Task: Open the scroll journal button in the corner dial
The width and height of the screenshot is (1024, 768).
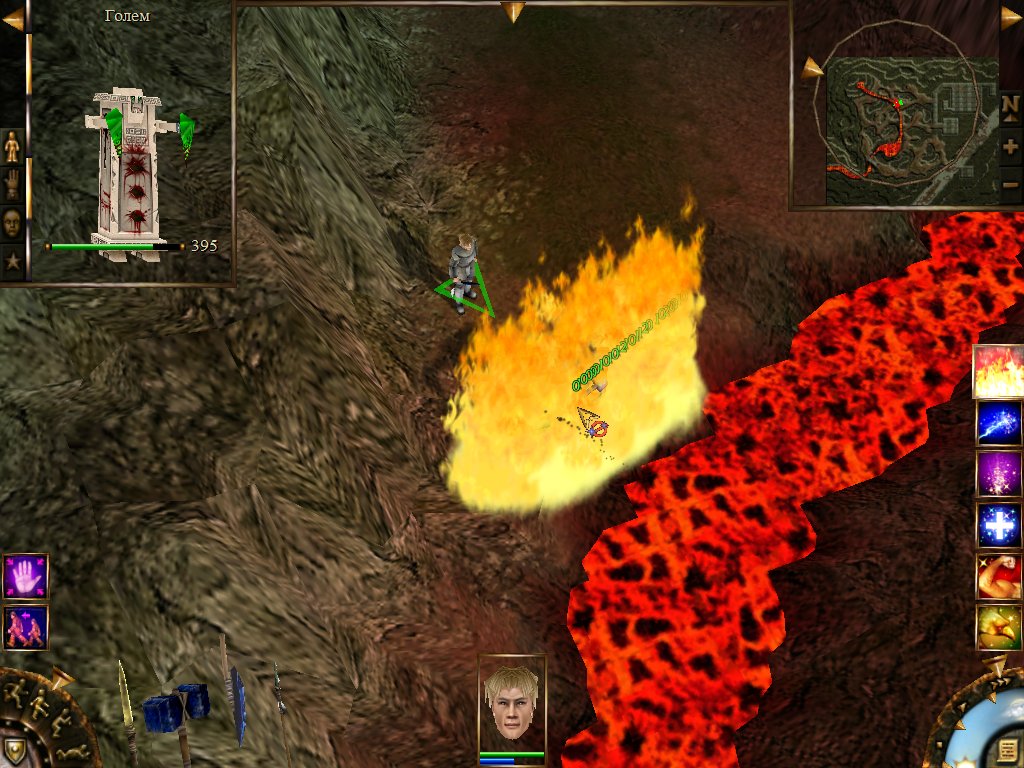Action: [1006, 750]
